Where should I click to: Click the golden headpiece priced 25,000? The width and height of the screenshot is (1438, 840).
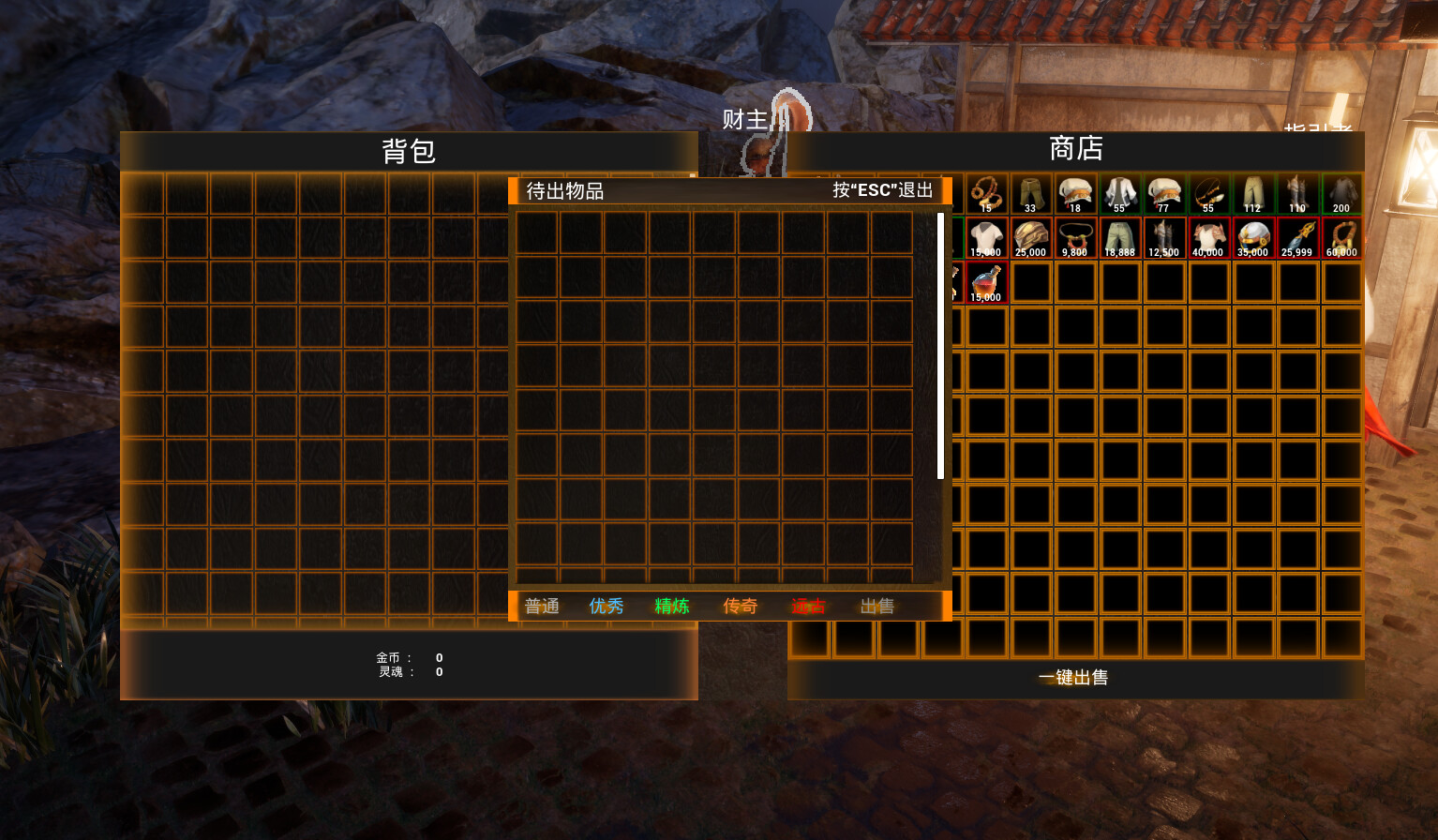click(x=1031, y=237)
